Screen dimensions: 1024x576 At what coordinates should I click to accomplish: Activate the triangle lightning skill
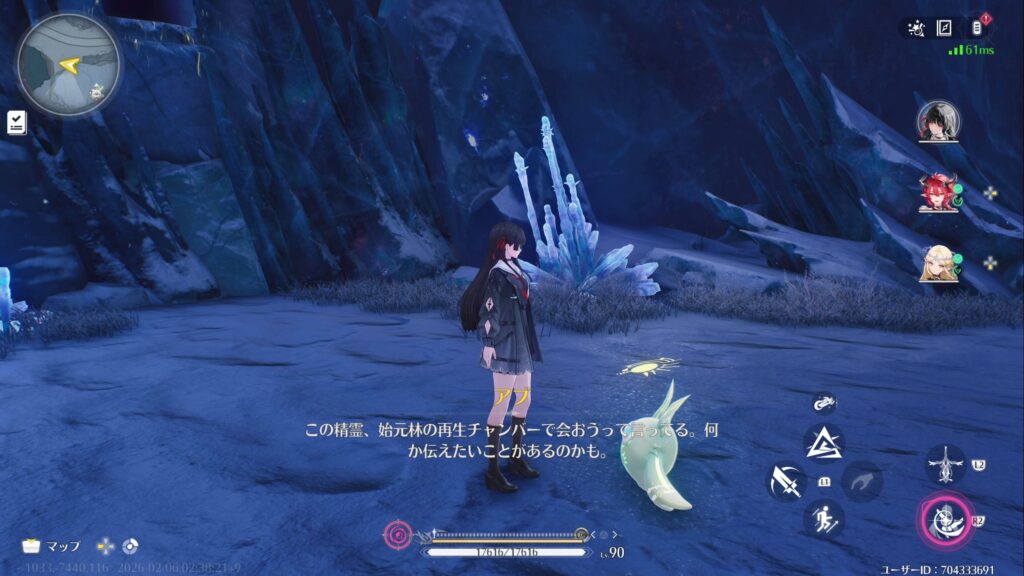[x=824, y=442]
